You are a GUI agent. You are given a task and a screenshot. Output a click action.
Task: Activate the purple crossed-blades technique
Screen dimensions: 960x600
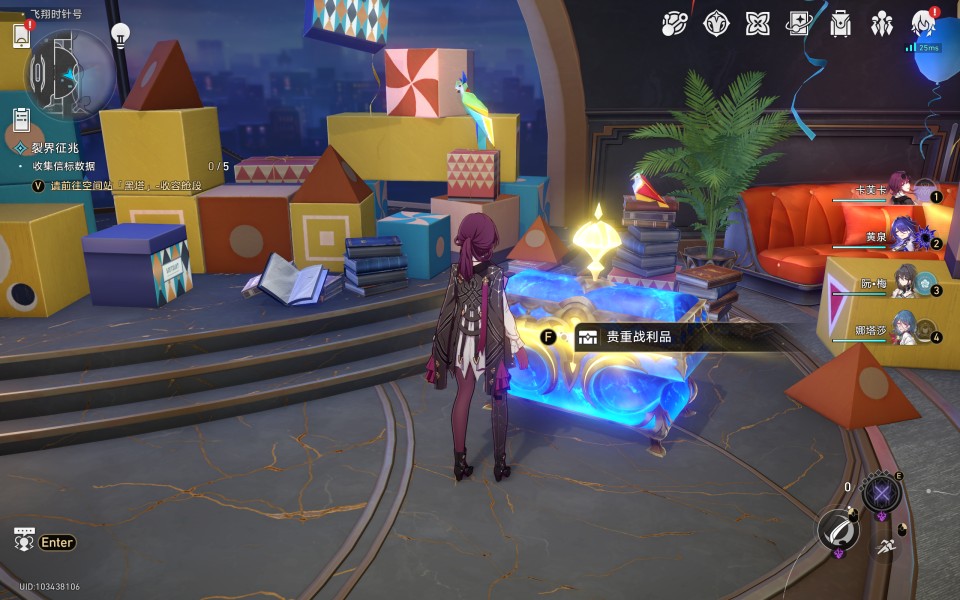pyautogui.click(x=881, y=492)
